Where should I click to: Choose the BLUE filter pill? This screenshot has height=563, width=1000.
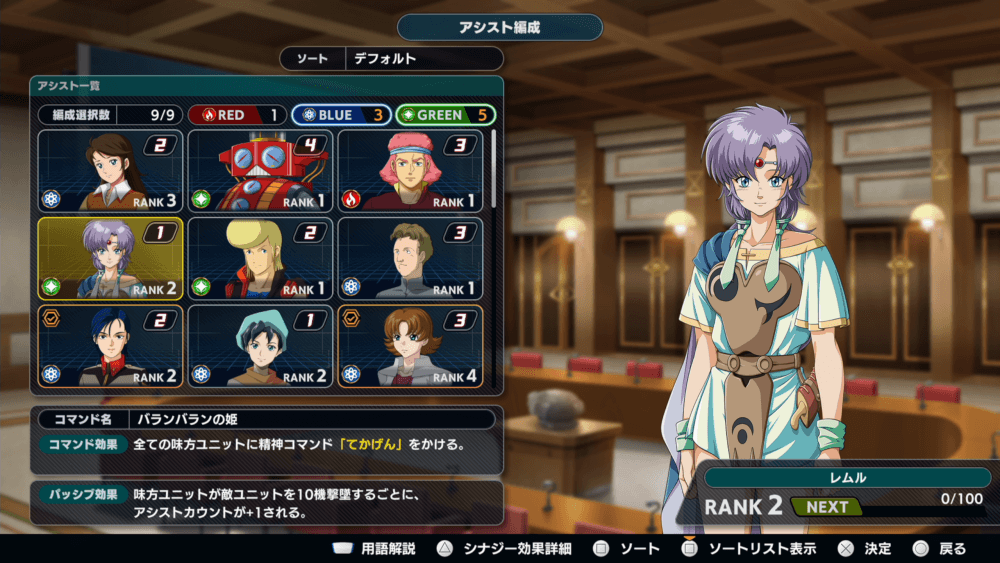pyautogui.click(x=340, y=115)
